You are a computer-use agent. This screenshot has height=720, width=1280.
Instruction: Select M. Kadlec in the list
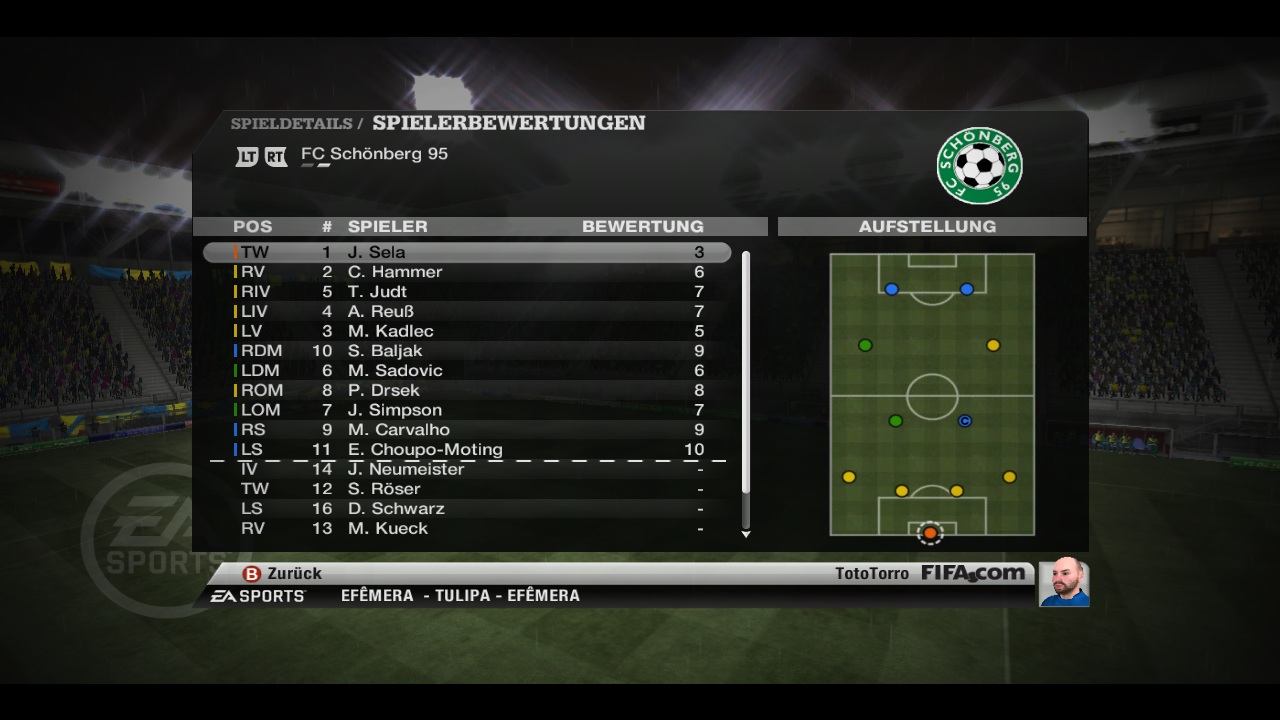click(466, 331)
